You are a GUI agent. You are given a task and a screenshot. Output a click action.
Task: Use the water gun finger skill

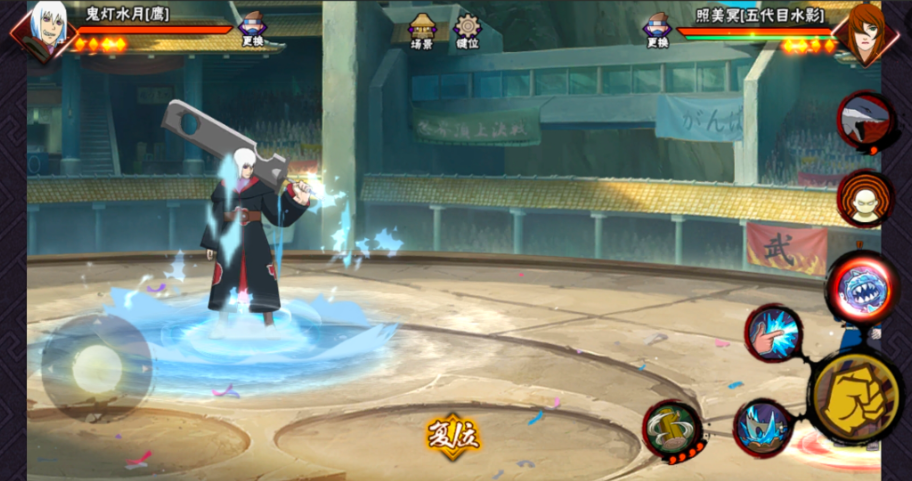[773, 333]
